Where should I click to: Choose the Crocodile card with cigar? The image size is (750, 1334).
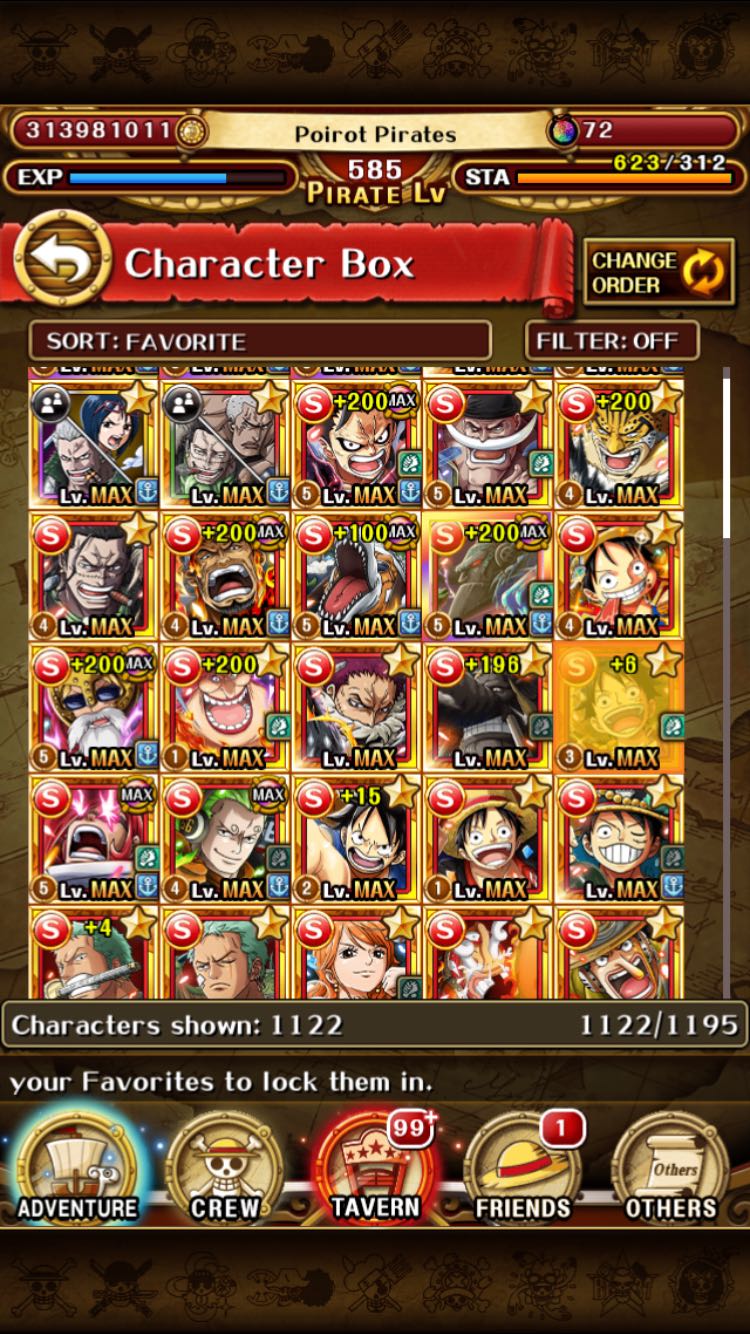pos(93,575)
